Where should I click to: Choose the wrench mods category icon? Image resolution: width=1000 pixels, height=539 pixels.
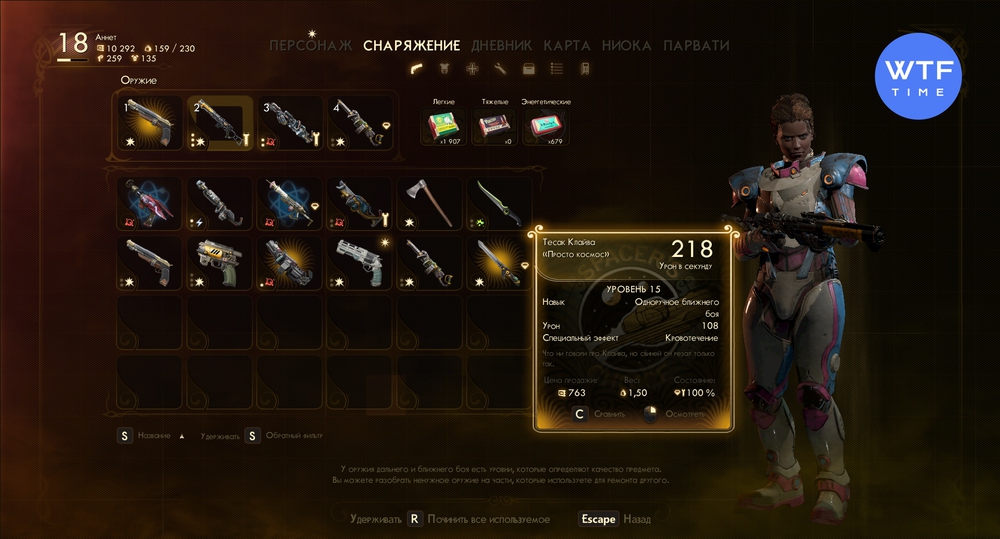pos(500,68)
